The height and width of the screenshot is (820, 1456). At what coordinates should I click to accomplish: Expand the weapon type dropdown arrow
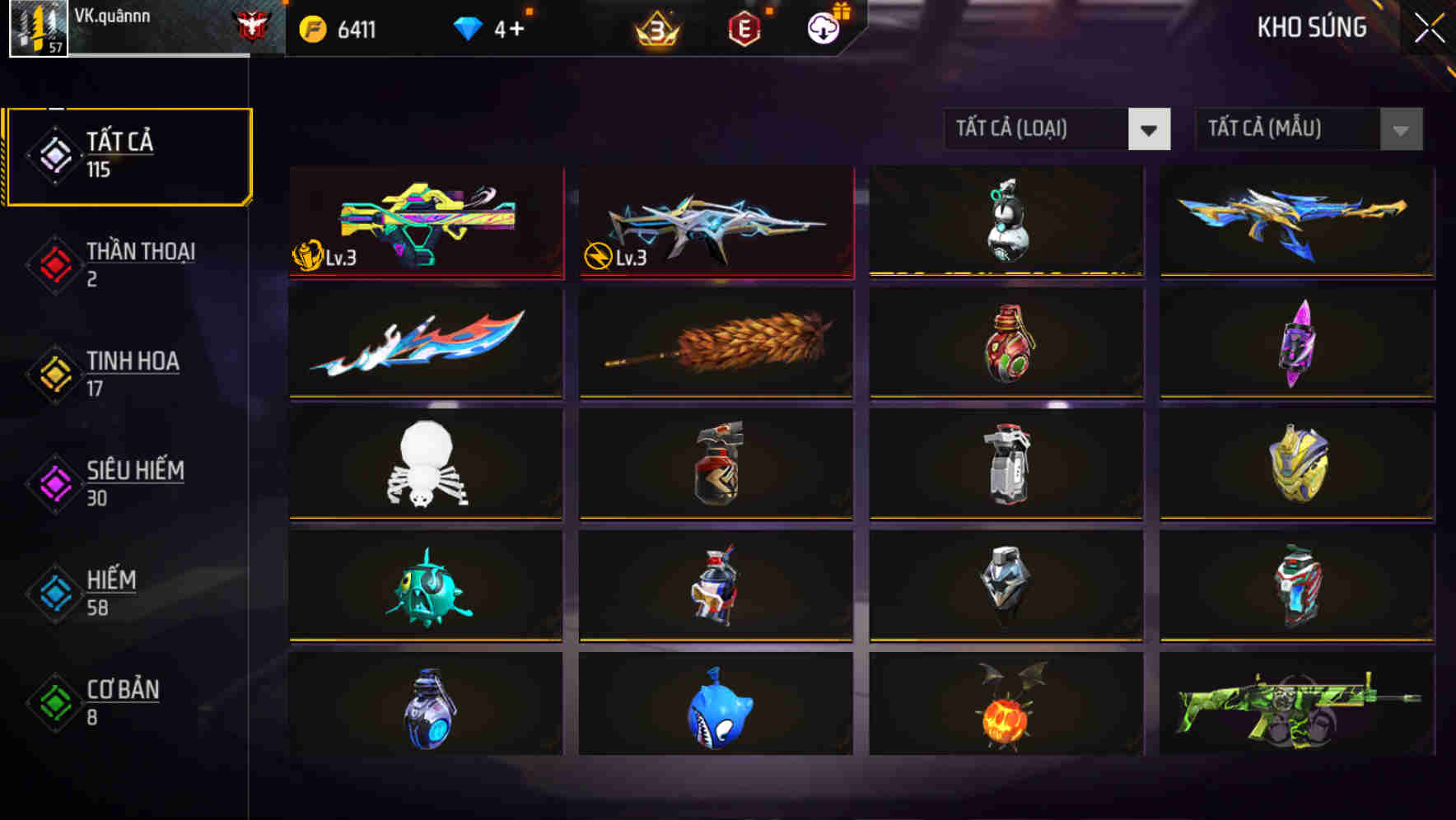tap(1150, 129)
